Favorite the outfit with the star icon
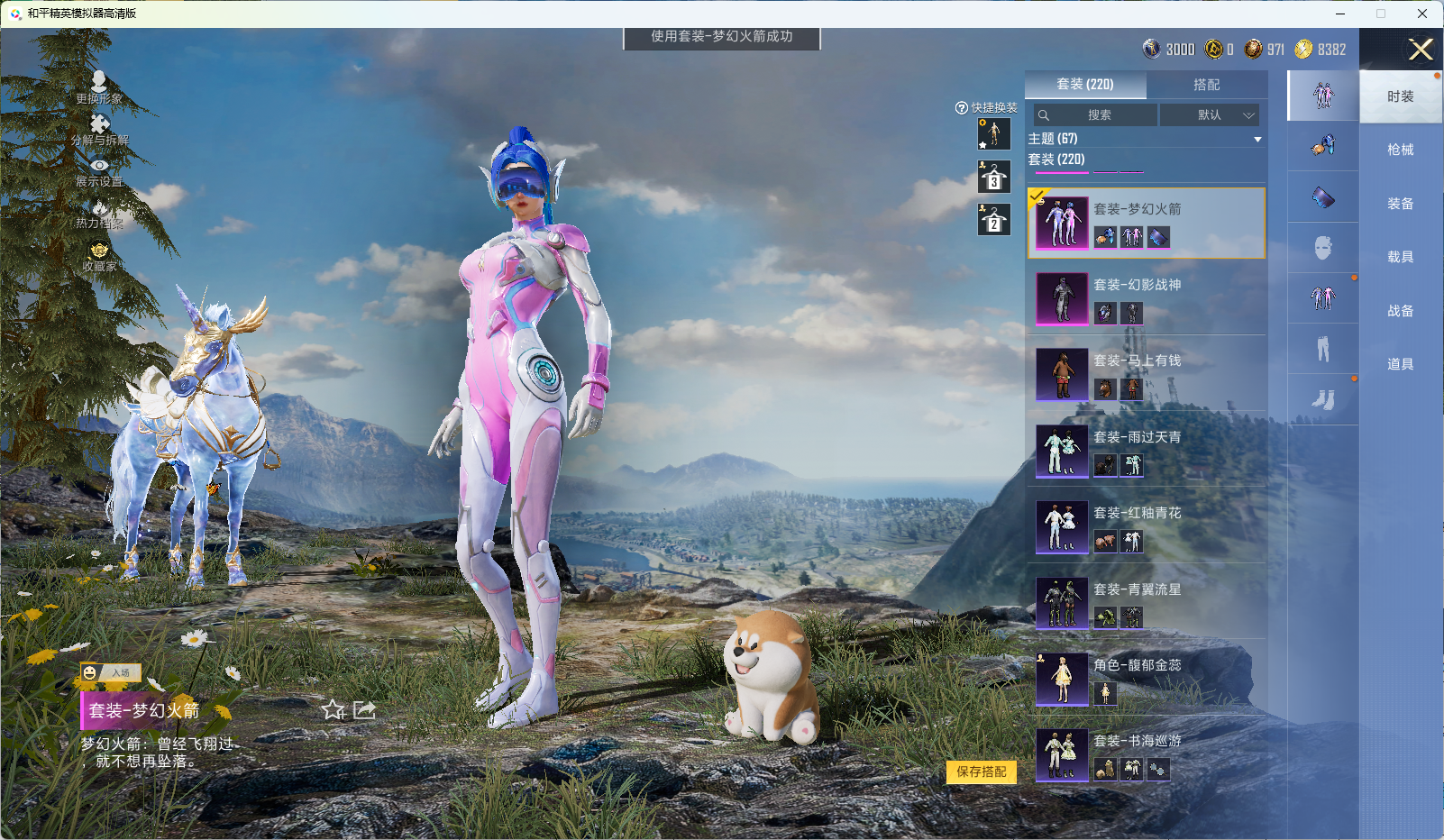 tap(334, 710)
